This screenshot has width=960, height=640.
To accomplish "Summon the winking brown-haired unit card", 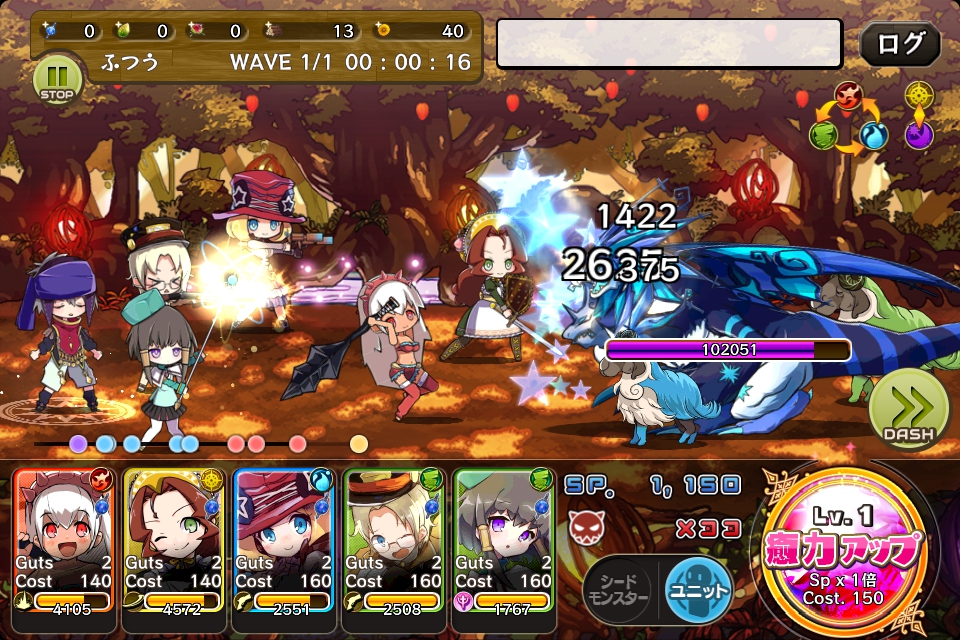I will [173, 538].
